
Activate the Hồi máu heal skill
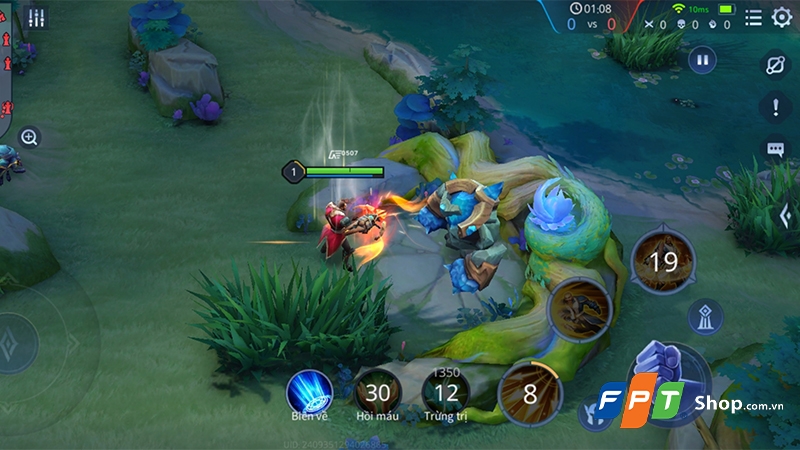(378, 391)
